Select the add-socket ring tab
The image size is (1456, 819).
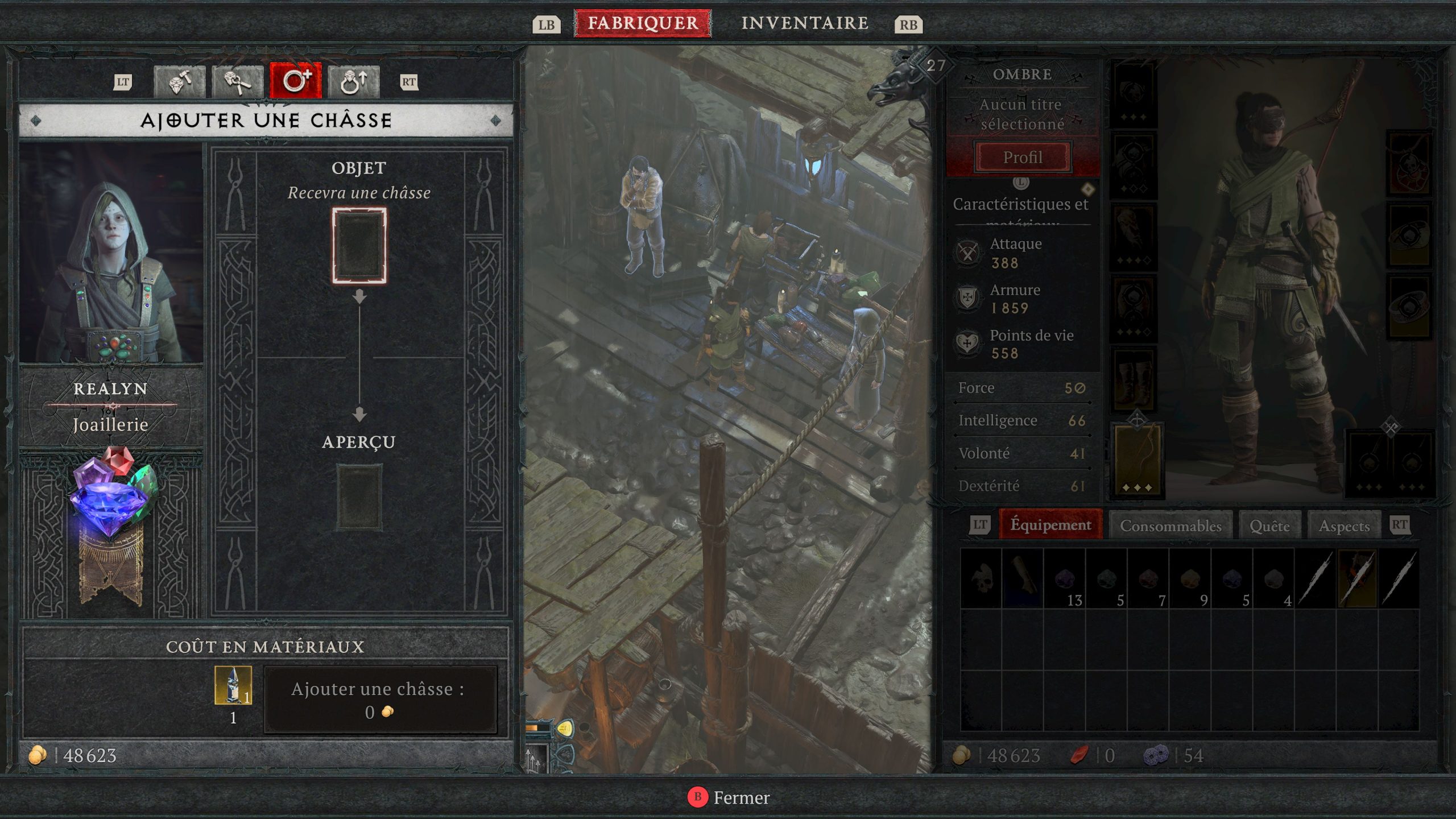point(296,82)
